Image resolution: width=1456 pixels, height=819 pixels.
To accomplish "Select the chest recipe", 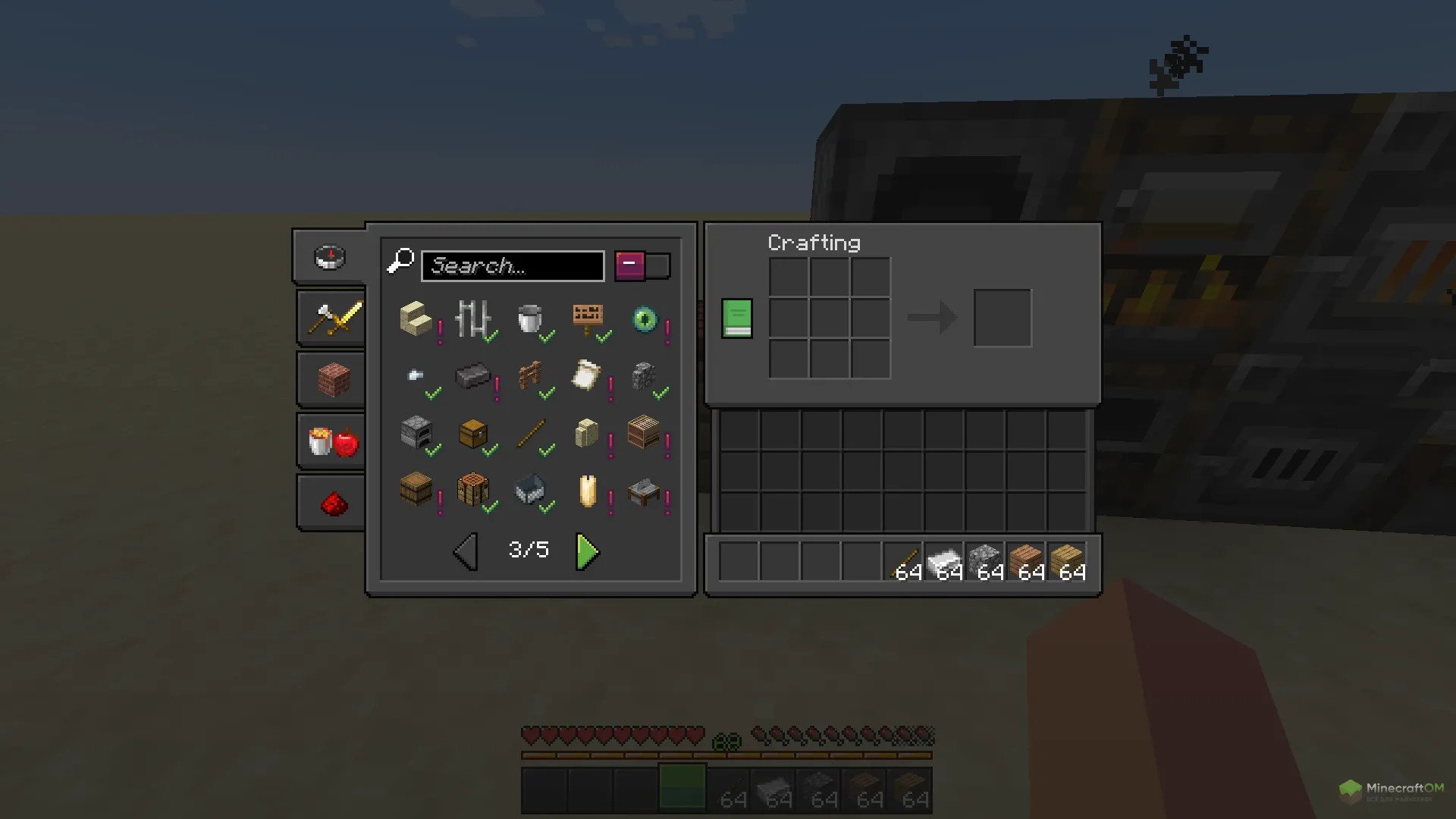I will point(472,433).
